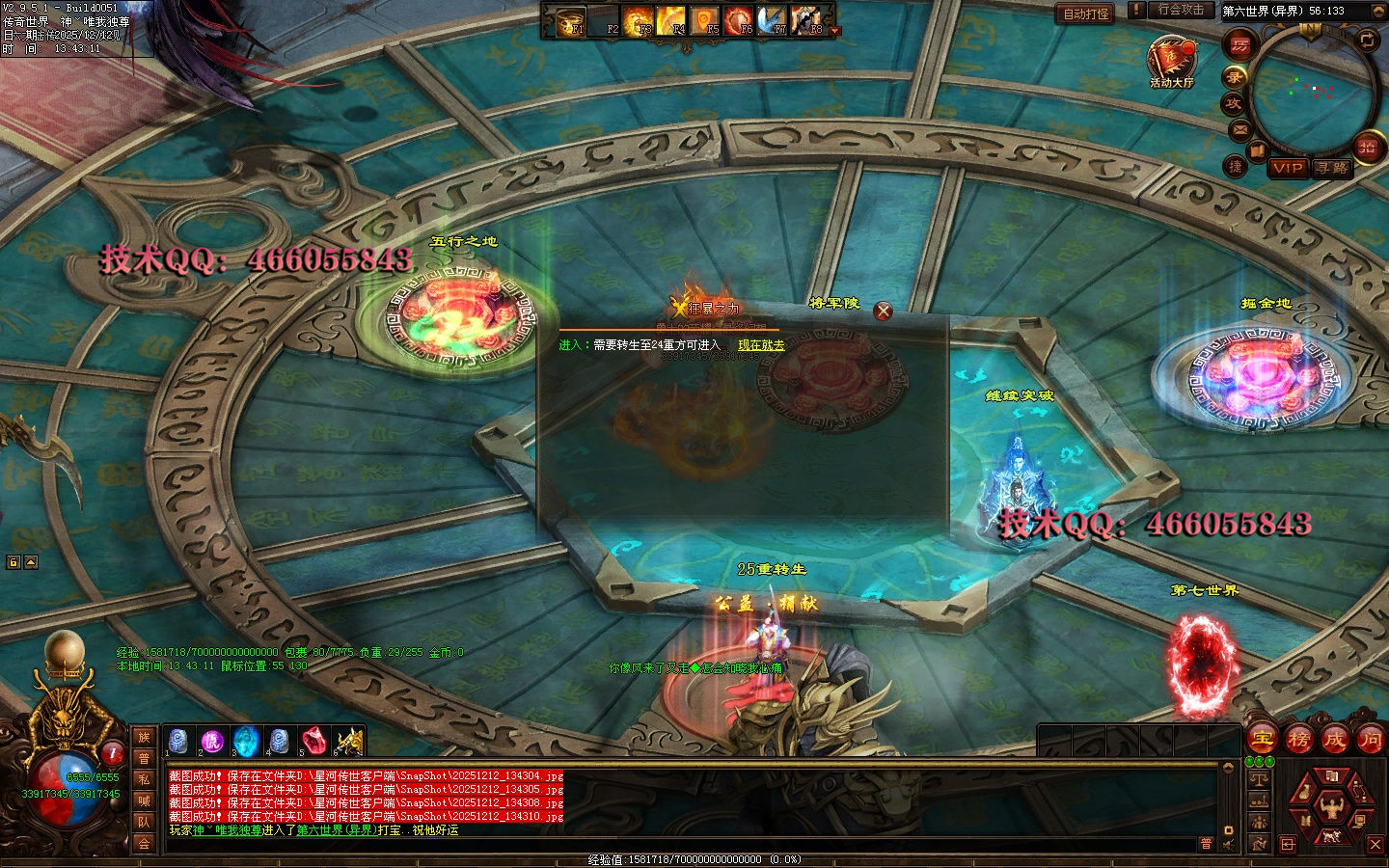The image size is (1389, 868).
Task: Close the 将军陵 dialog
Action: [x=883, y=311]
